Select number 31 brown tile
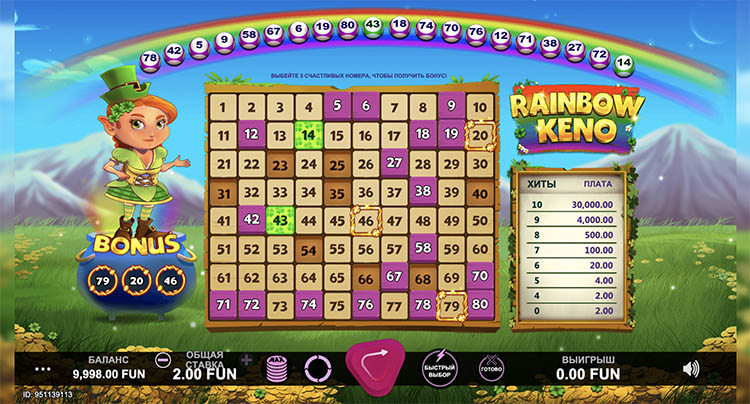750x404 pixels. point(223,192)
